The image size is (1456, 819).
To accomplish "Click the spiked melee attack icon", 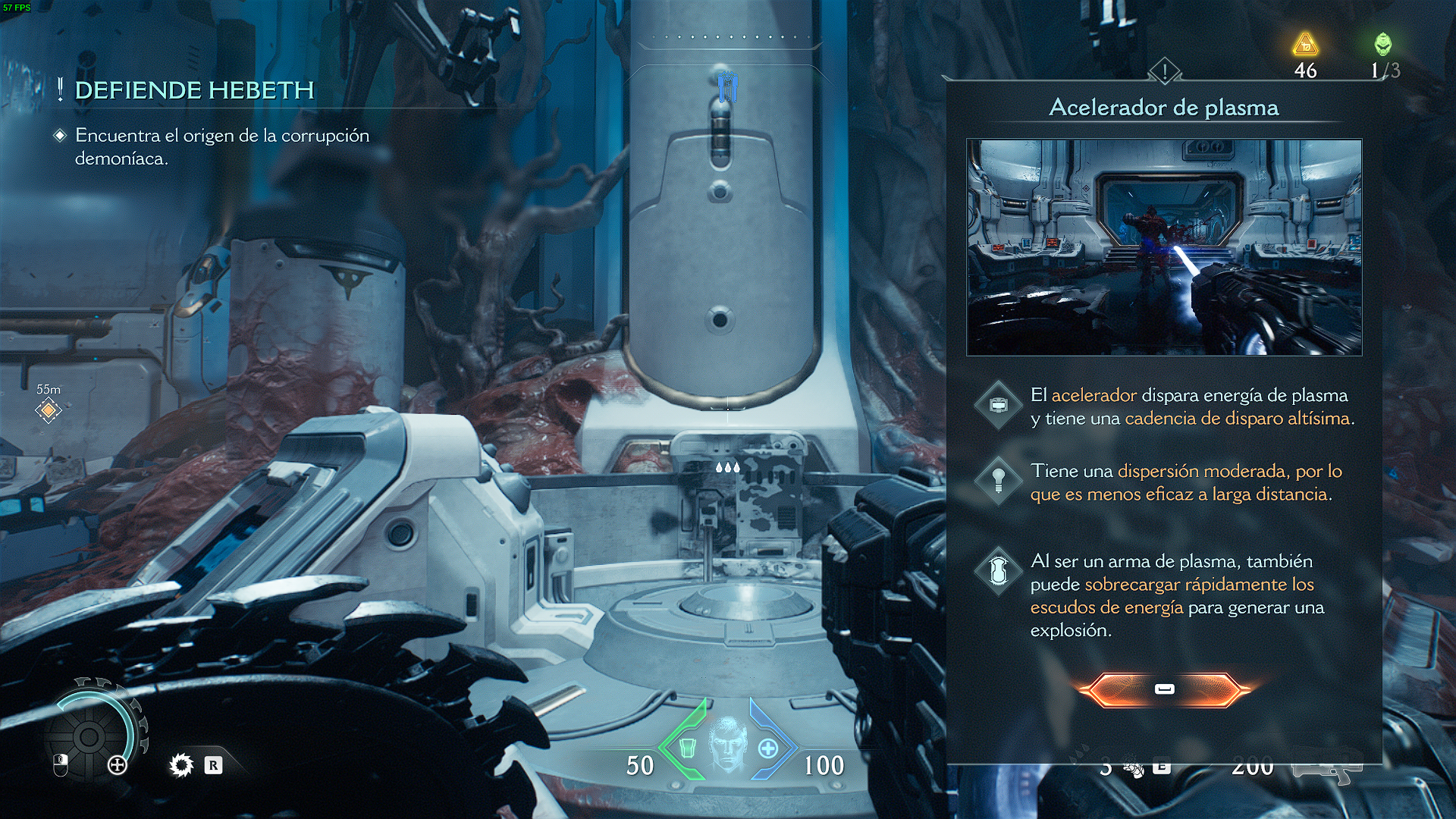I will (181, 765).
